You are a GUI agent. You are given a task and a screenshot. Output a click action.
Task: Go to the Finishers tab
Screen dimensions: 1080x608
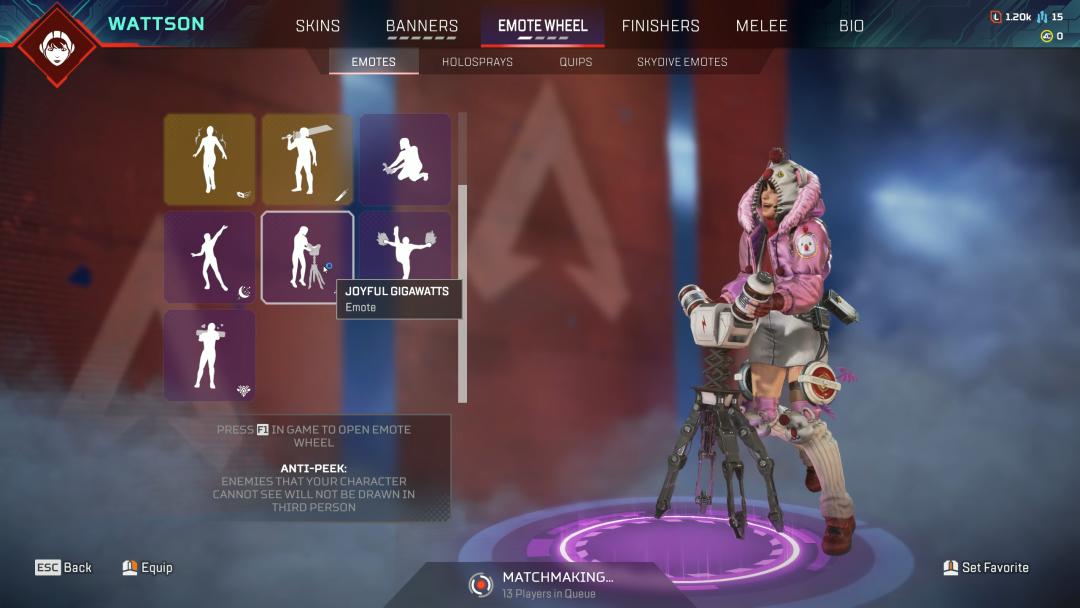660,26
